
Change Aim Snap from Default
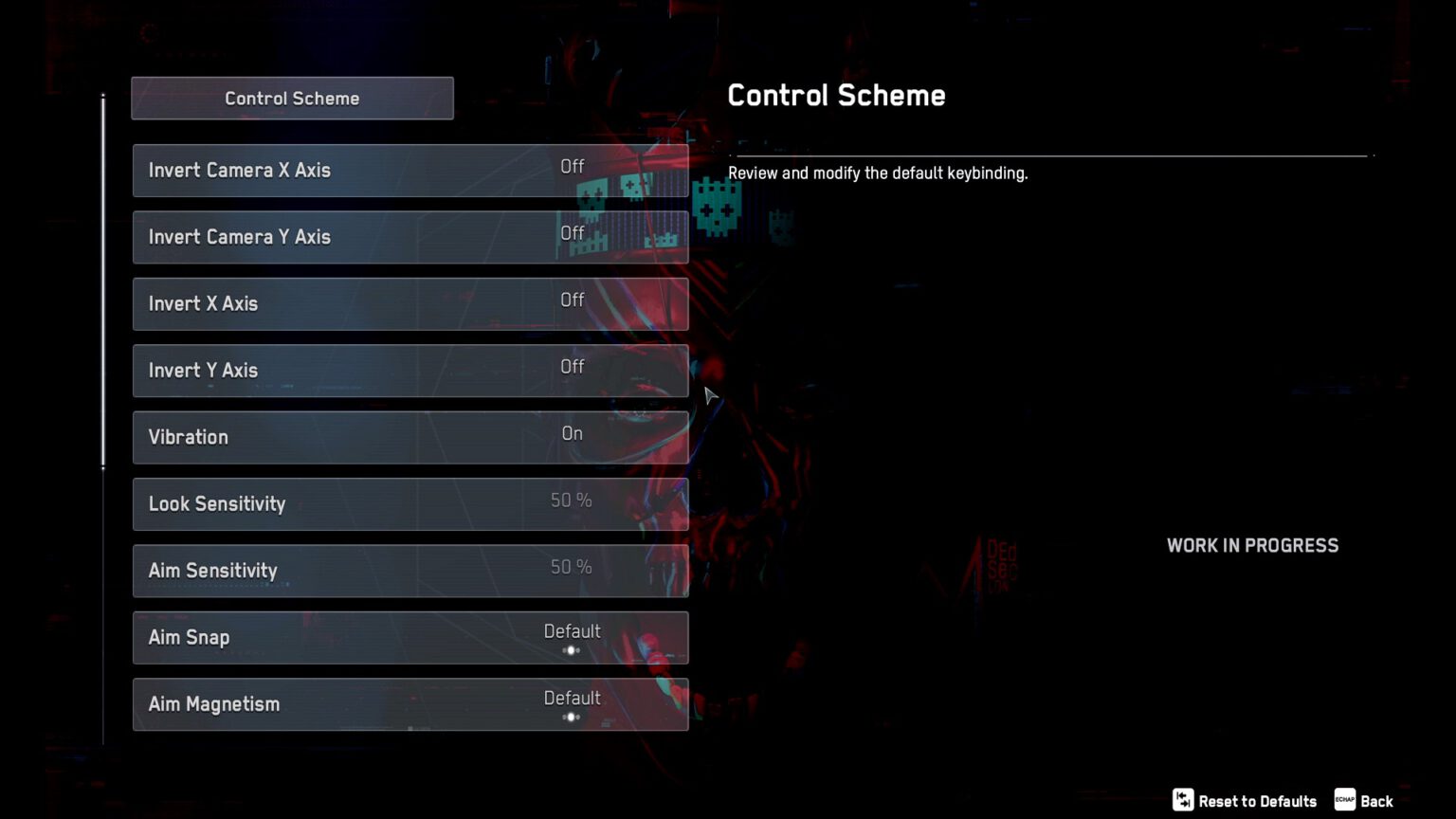(x=573, y=630)
